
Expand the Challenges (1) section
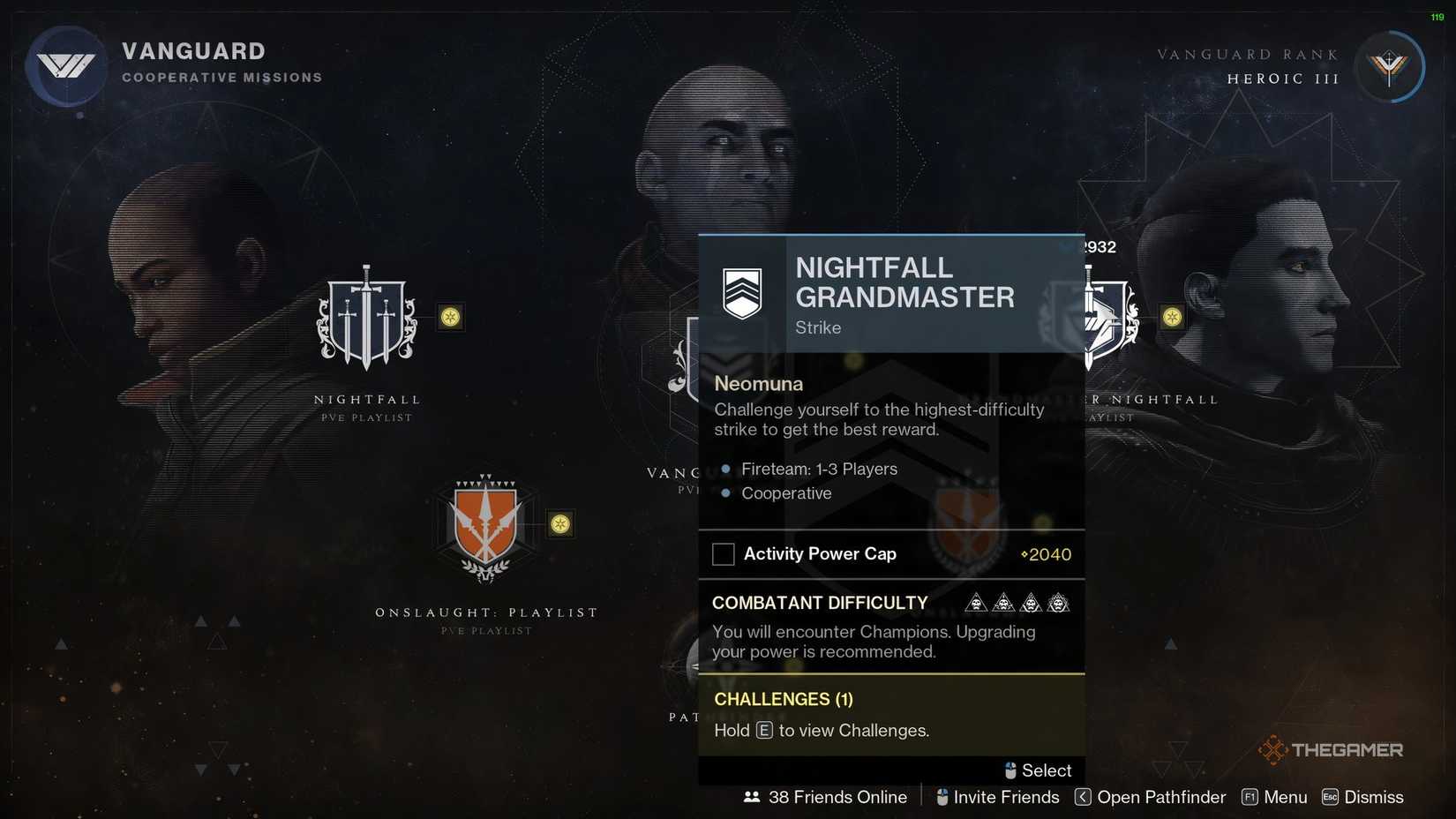pos(783,699)
